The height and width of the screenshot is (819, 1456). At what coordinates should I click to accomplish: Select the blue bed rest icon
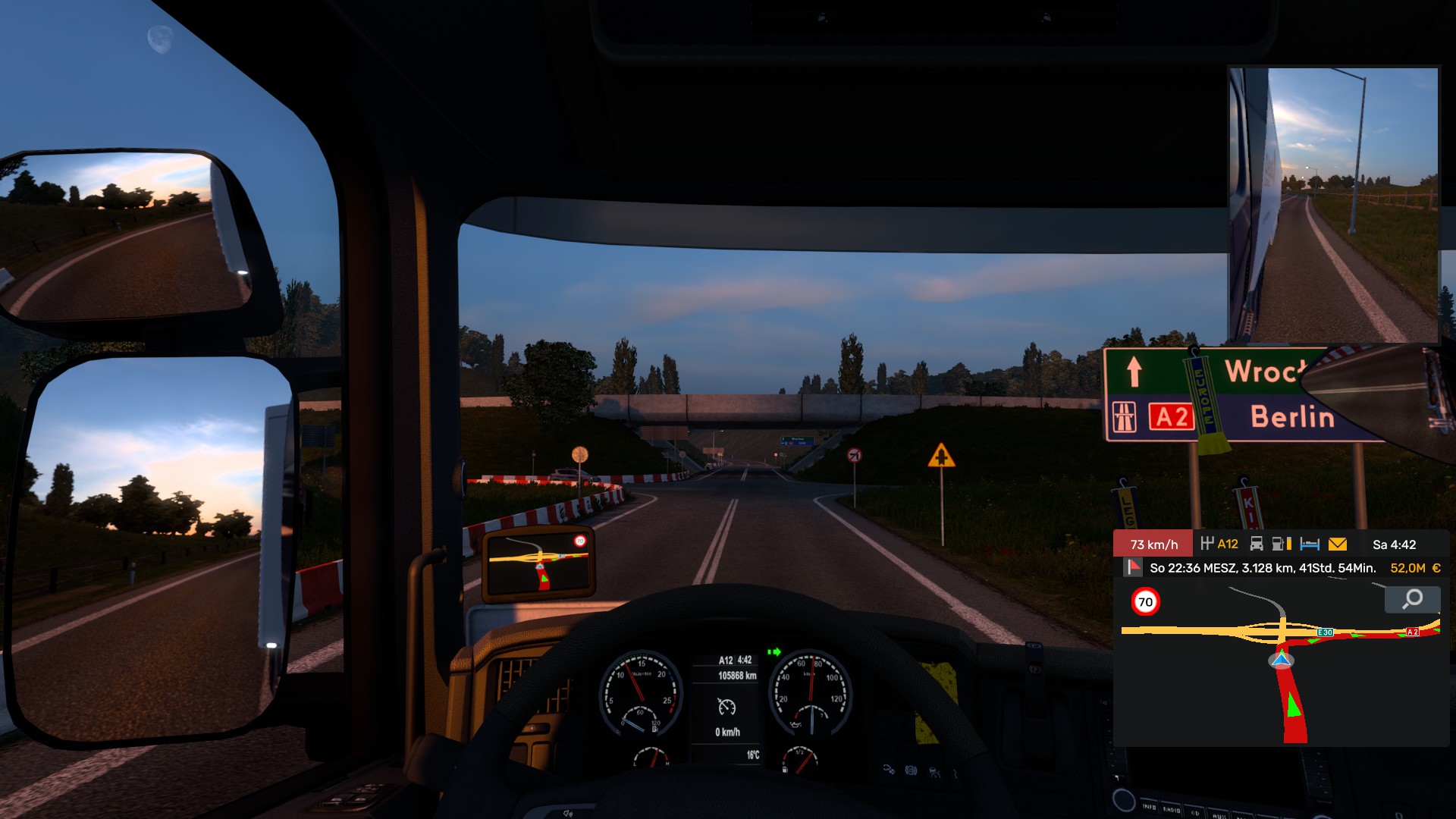coord(1310,544)
